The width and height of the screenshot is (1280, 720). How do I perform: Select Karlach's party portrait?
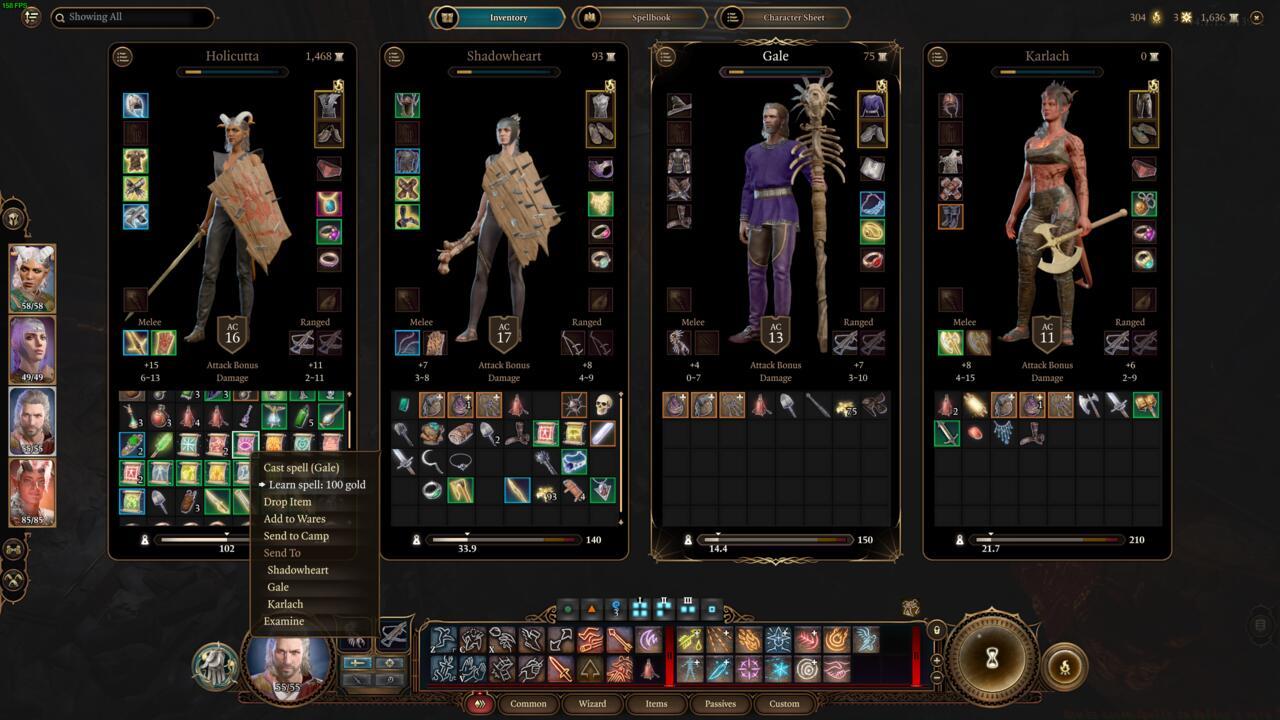[32, 492]
